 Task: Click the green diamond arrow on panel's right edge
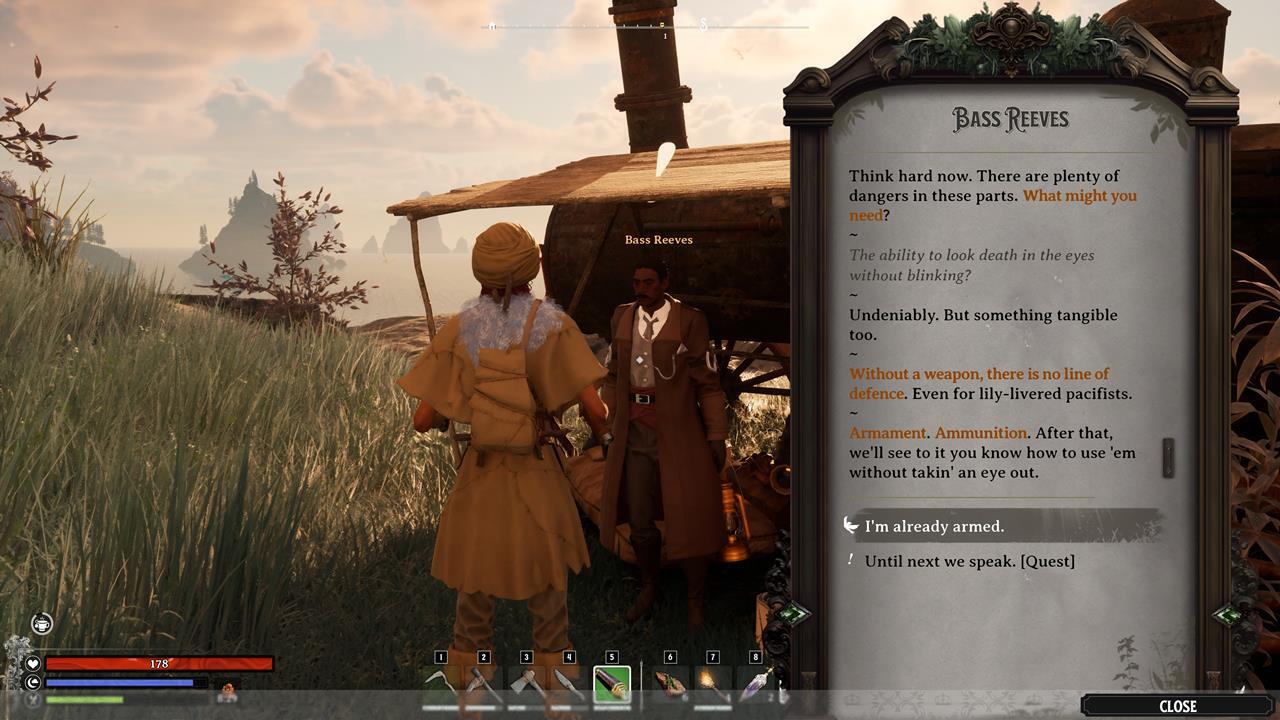coord(1229,615)
